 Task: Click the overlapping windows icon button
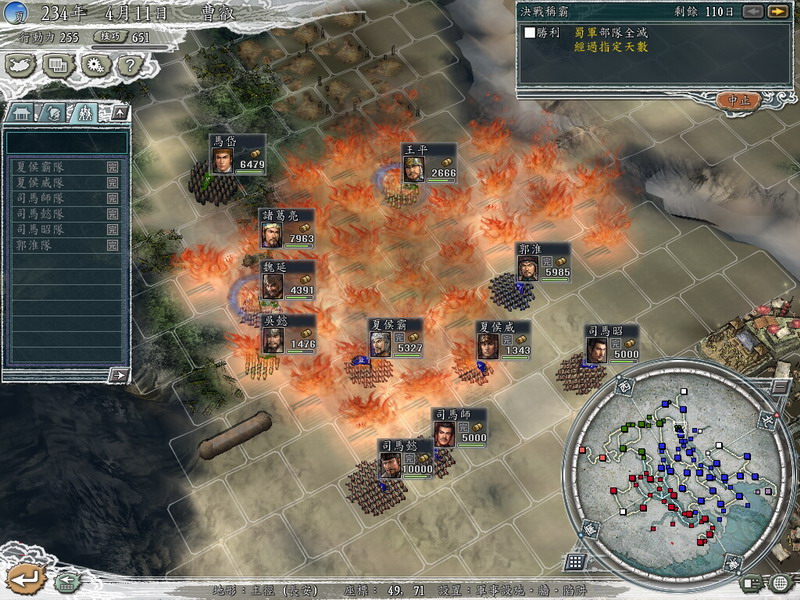pos(58,65)
